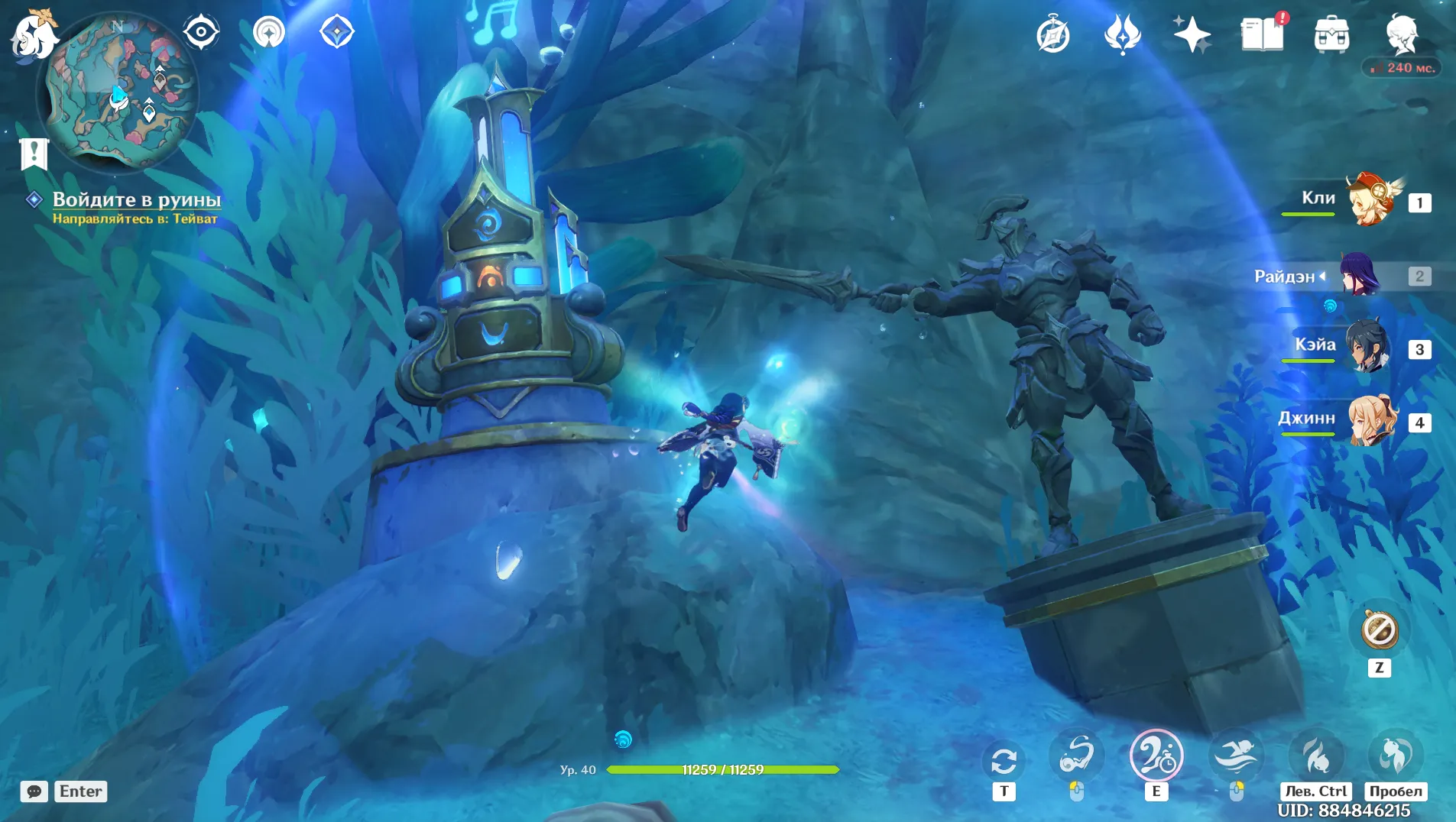This screenshot has width=1456, height=822.
Task: Activate the swimming dash icon
Action: [1236, 756]
